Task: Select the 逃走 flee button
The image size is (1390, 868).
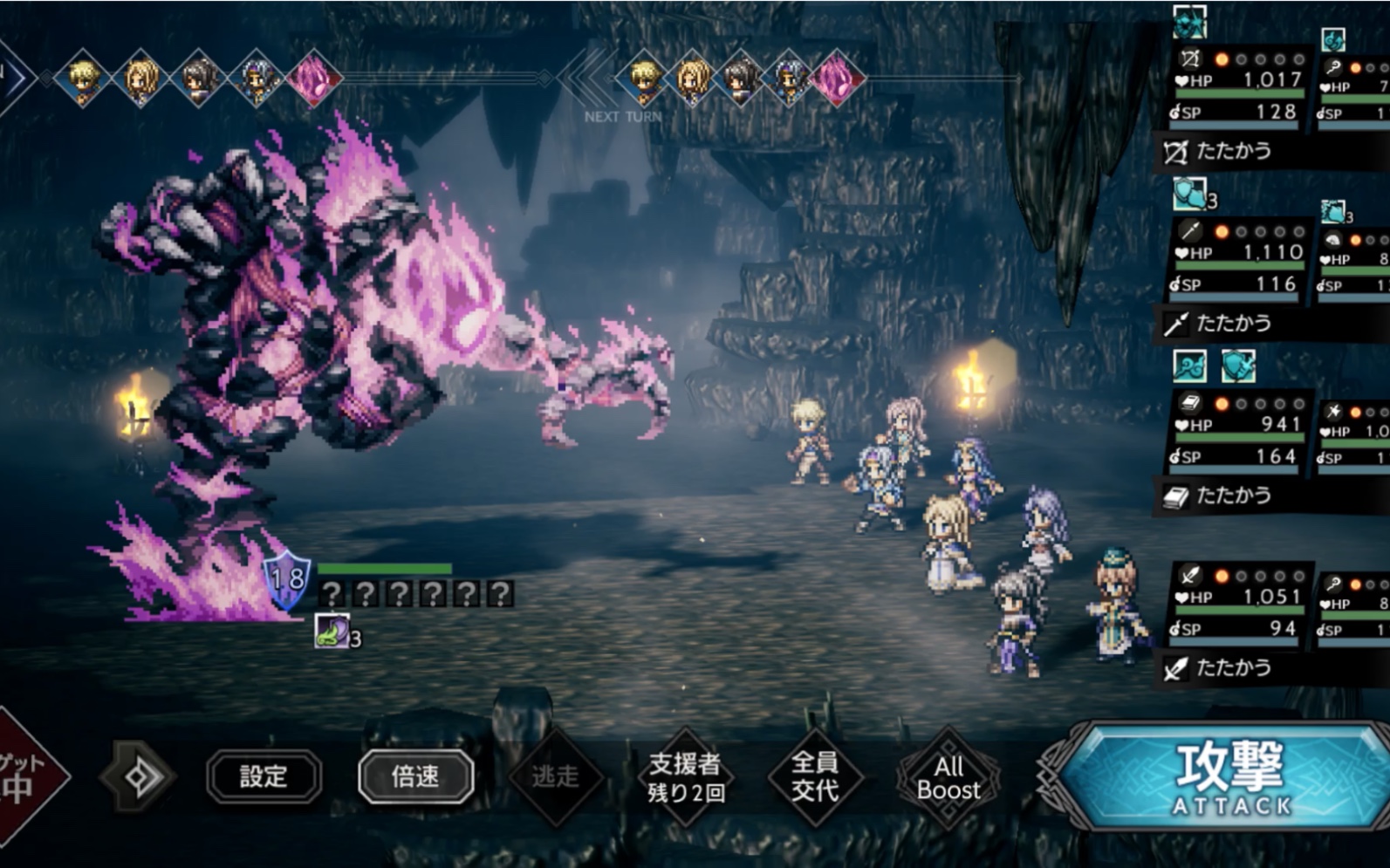Action: pos(556,776)
